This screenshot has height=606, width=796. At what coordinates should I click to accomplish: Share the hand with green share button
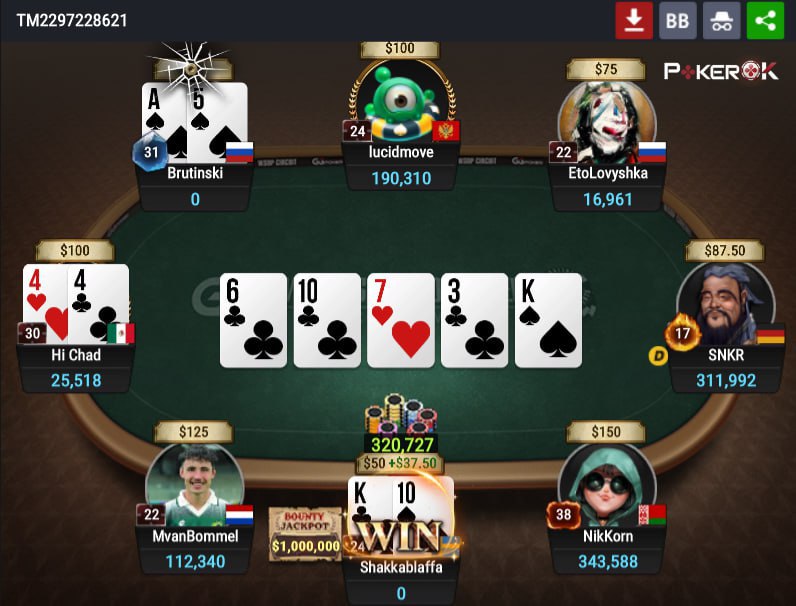coord(765,20)
